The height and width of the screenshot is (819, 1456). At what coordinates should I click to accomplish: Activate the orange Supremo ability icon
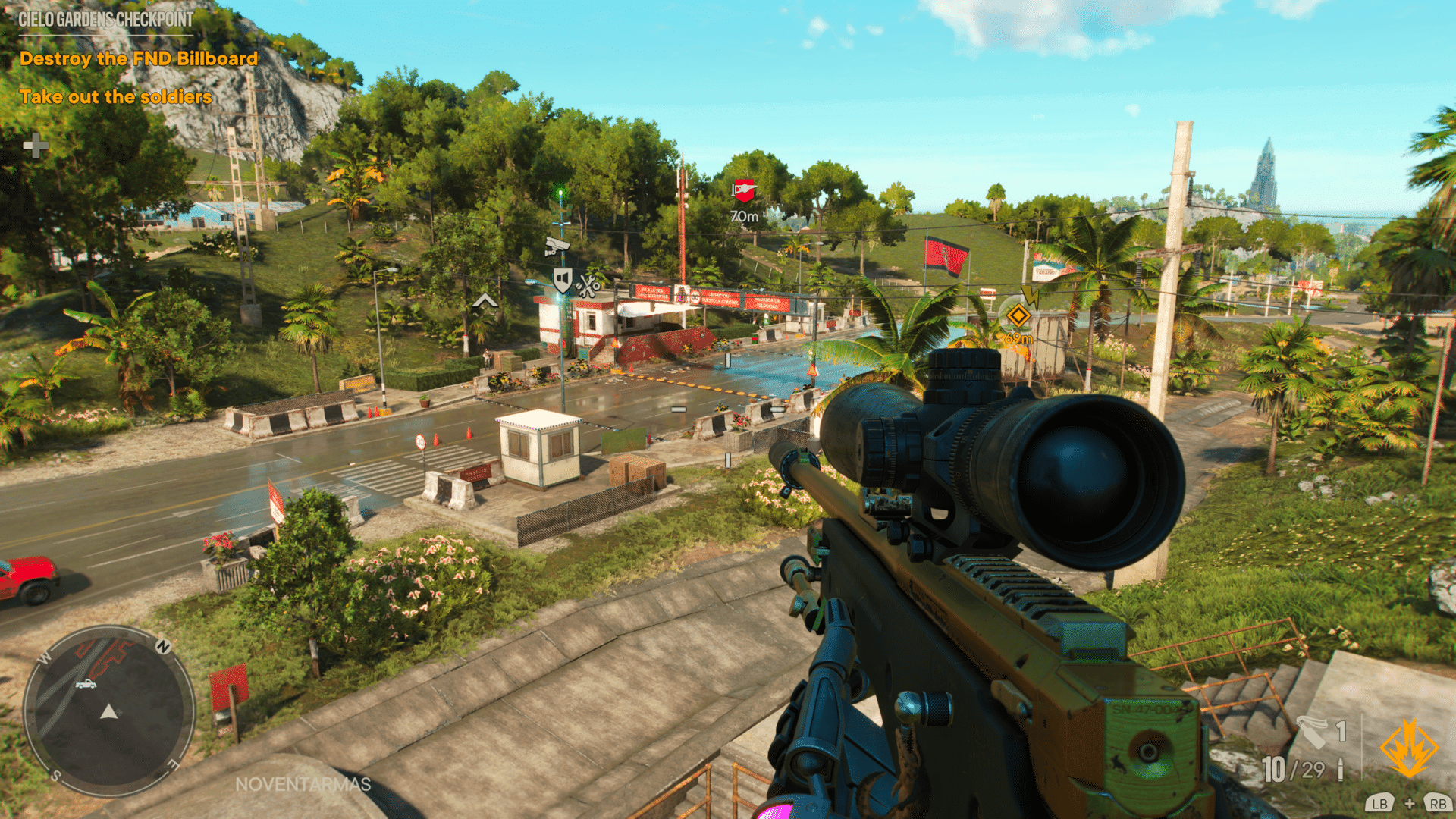point(1408,748)
